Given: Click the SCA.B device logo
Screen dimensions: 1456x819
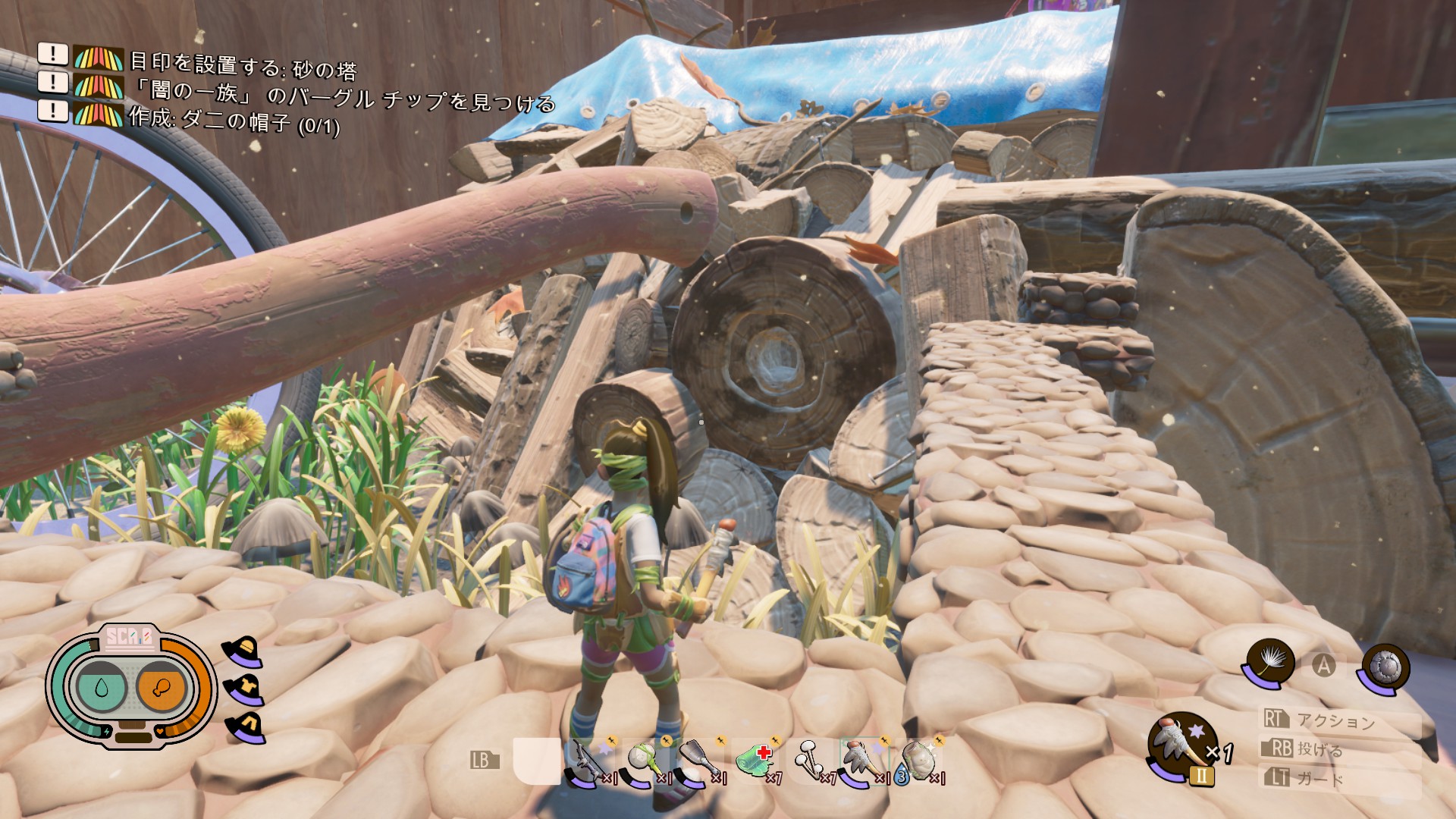Looking at the screenshot, I should (x=129, y=637).
